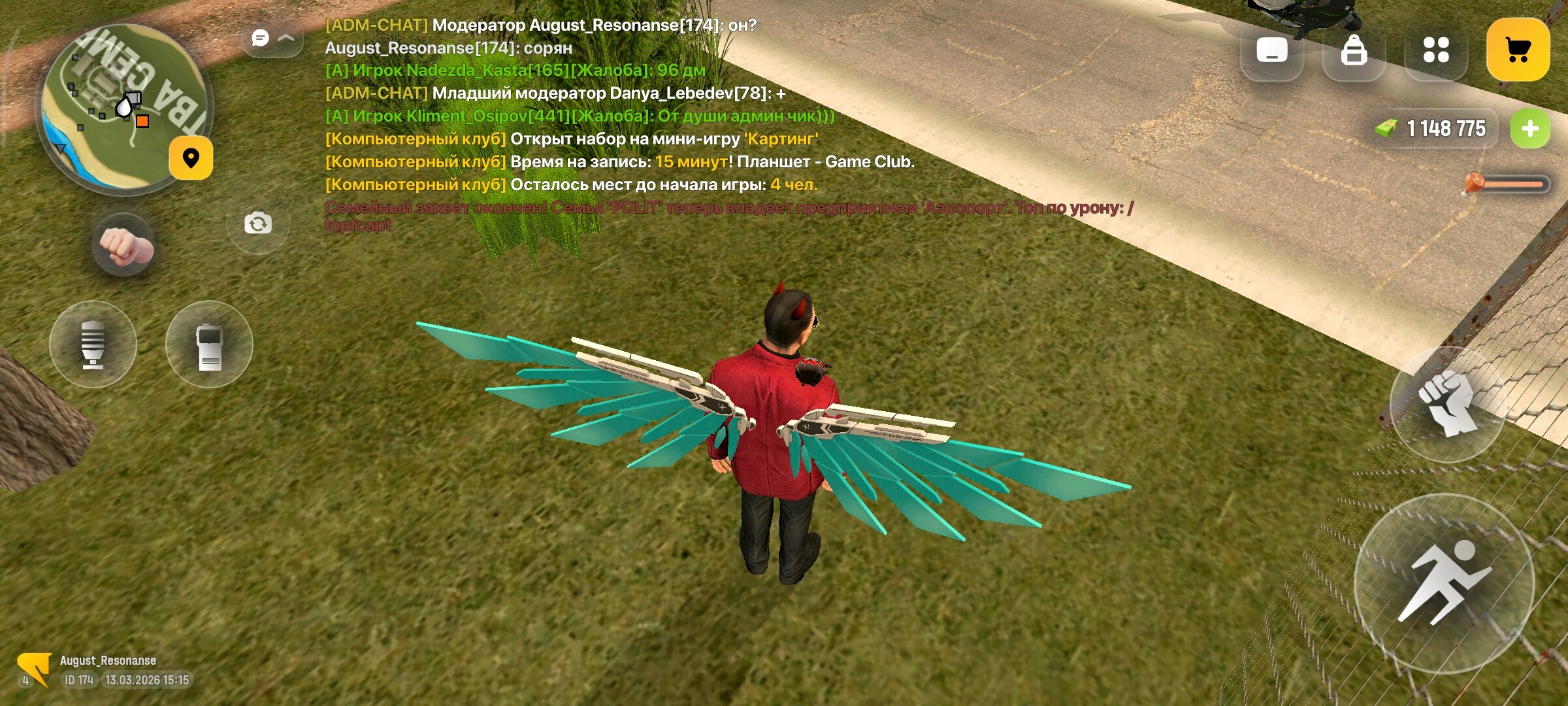Open the on-screen keyboard icon

click(x=1271, y=49)
